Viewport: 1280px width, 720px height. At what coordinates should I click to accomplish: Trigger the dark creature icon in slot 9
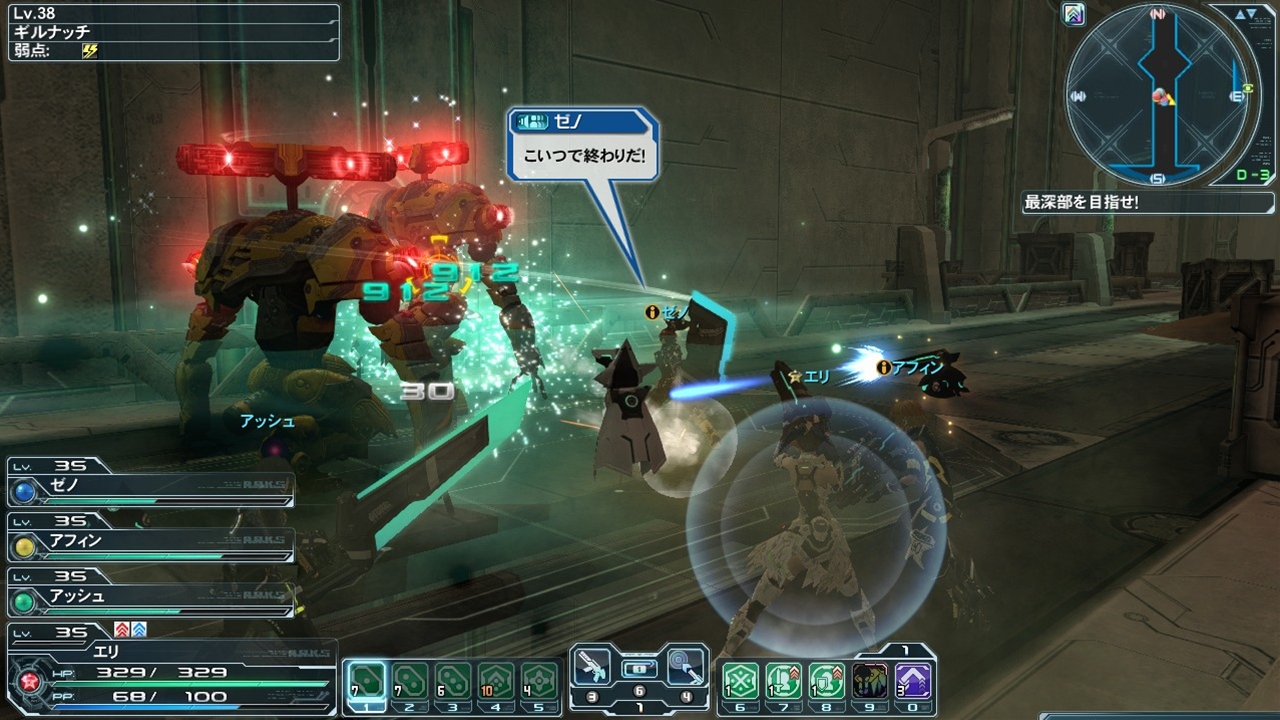tap(870, 683)
